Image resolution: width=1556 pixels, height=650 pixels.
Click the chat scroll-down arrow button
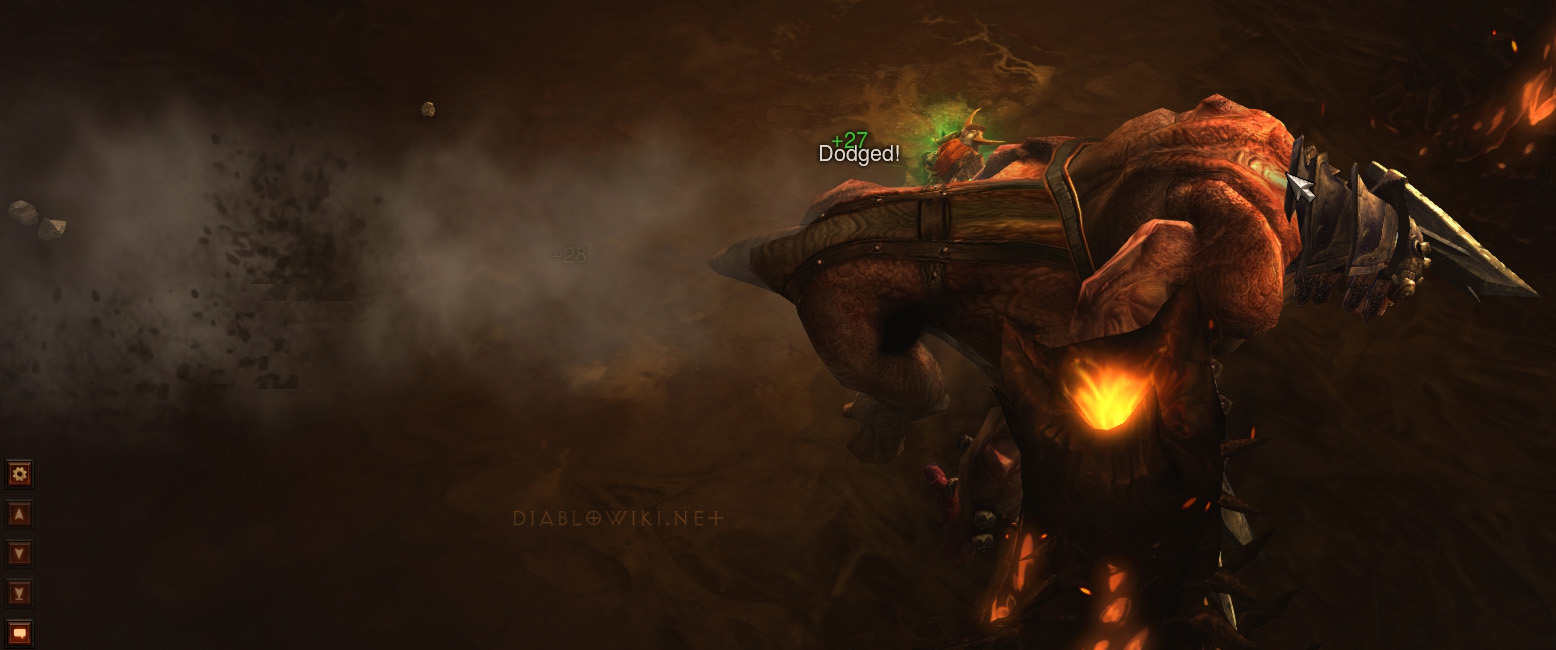click(x=19, y=553)
